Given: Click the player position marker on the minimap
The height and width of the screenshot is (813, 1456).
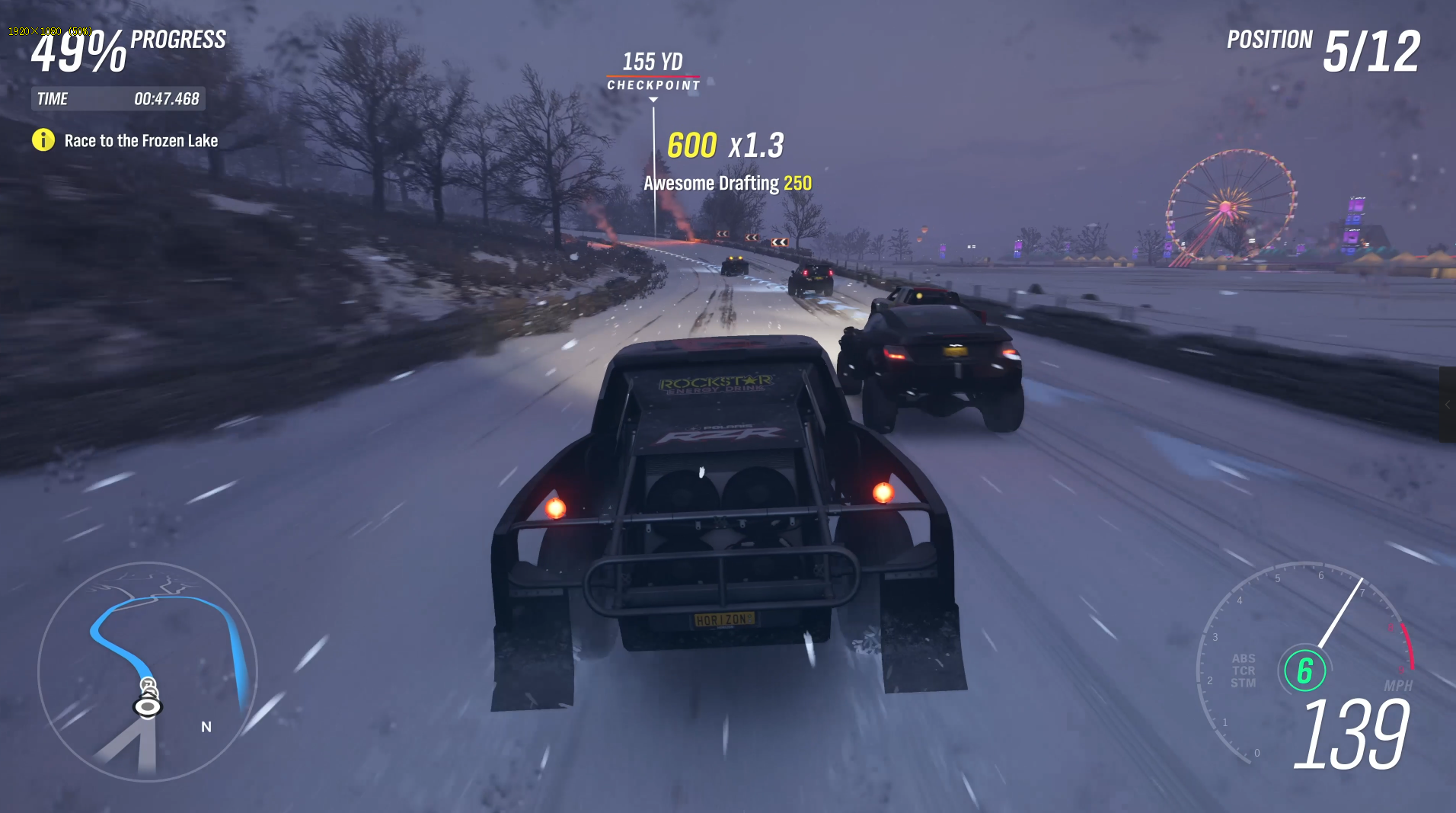Looking at the screenshot, I should 148,707.
